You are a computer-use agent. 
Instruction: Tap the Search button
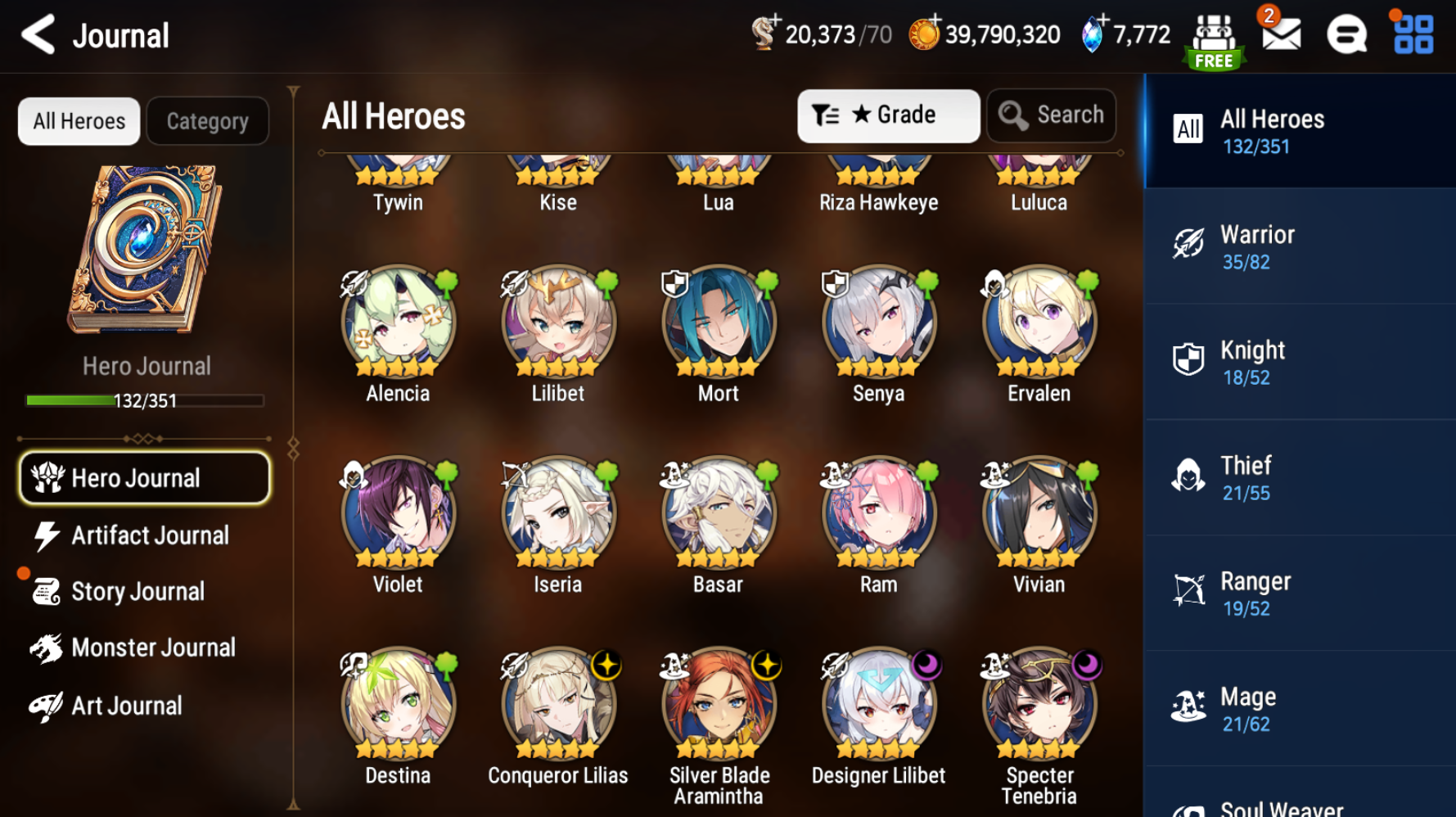tap(1052, 115)
